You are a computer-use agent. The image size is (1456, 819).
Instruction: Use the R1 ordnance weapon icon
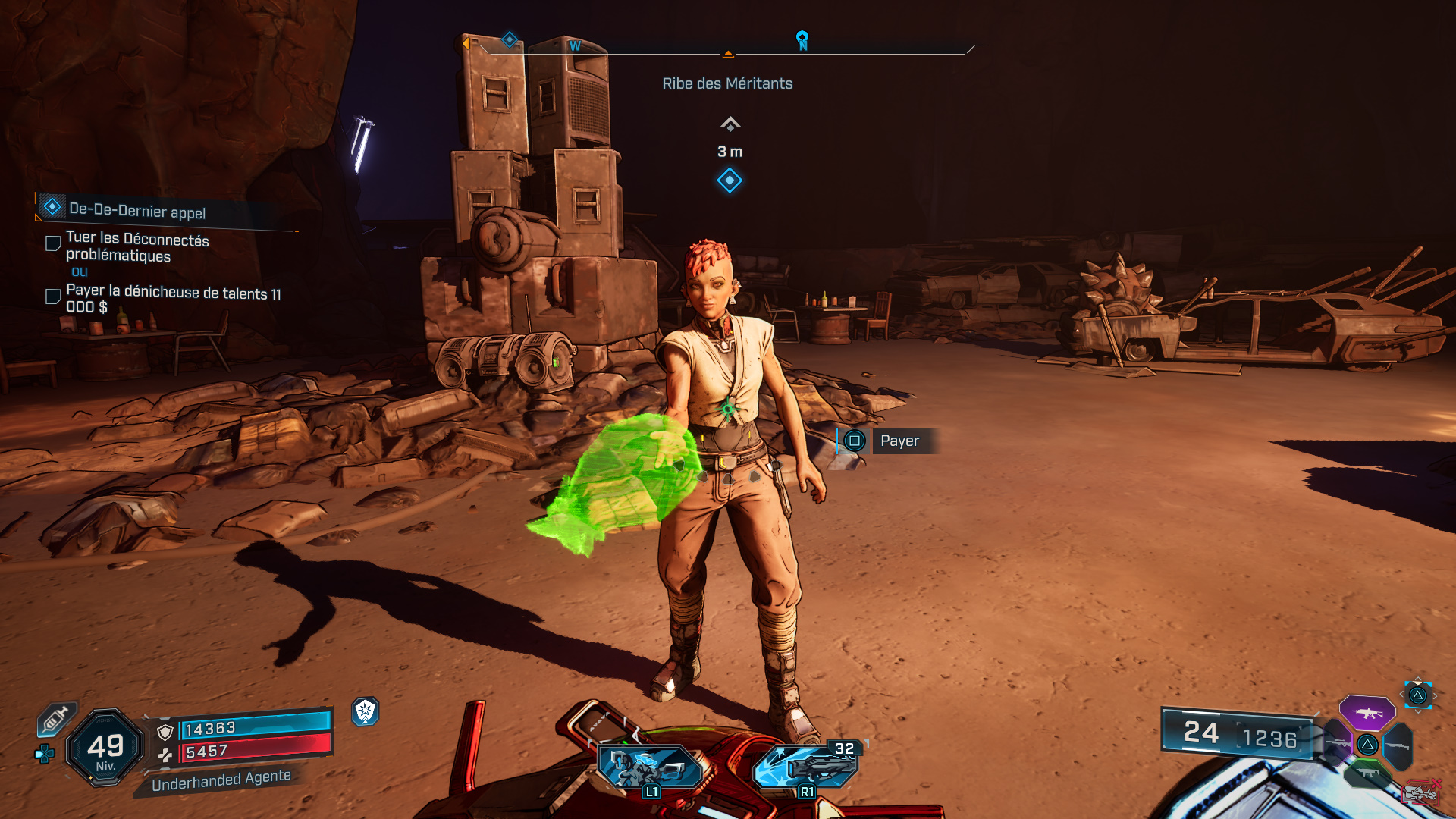tap(806, 766)
